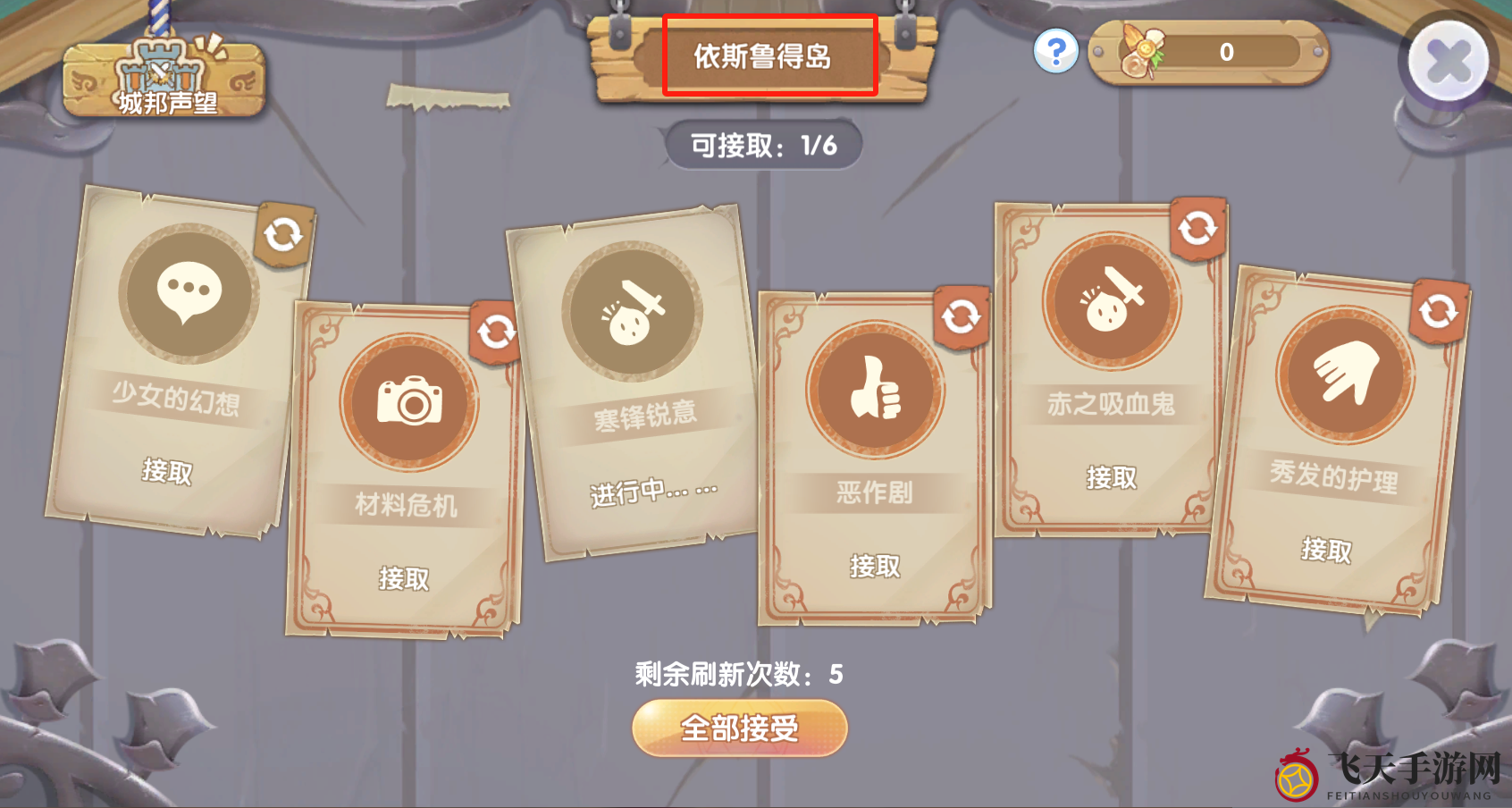Refresh the 少女的幻想 quest card
This screenshot has width=1512, height=808.
pos(283,234)
